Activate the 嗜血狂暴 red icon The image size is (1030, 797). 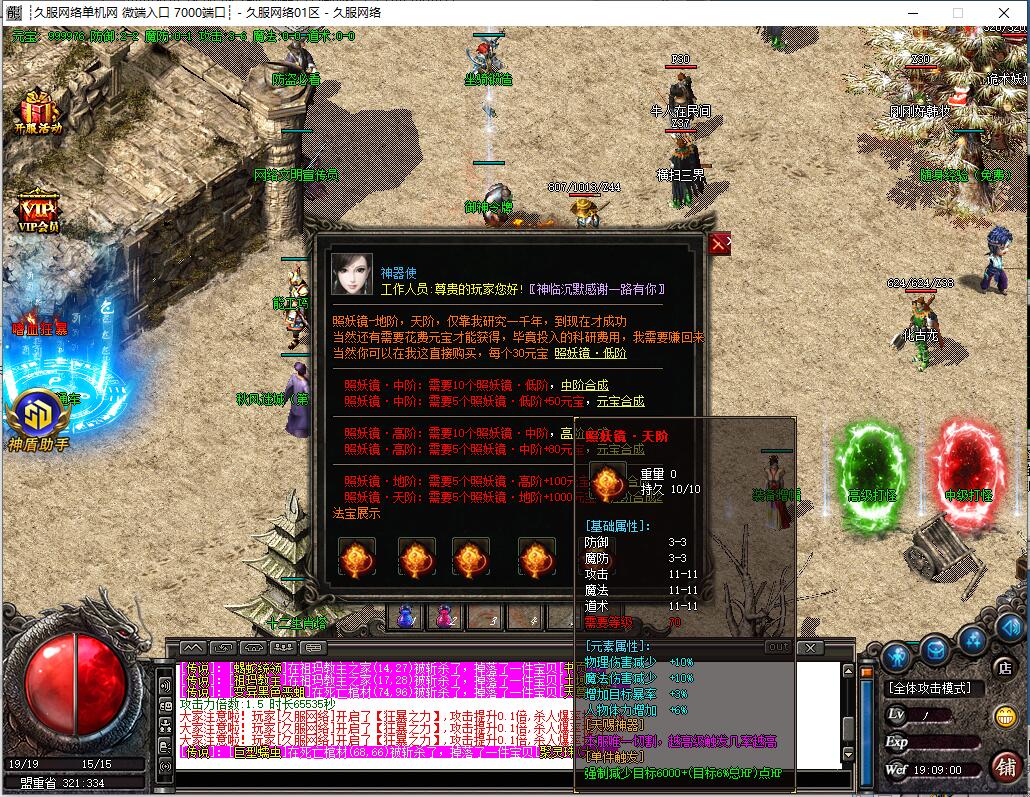pyautogui.click(x=40, y=327)
